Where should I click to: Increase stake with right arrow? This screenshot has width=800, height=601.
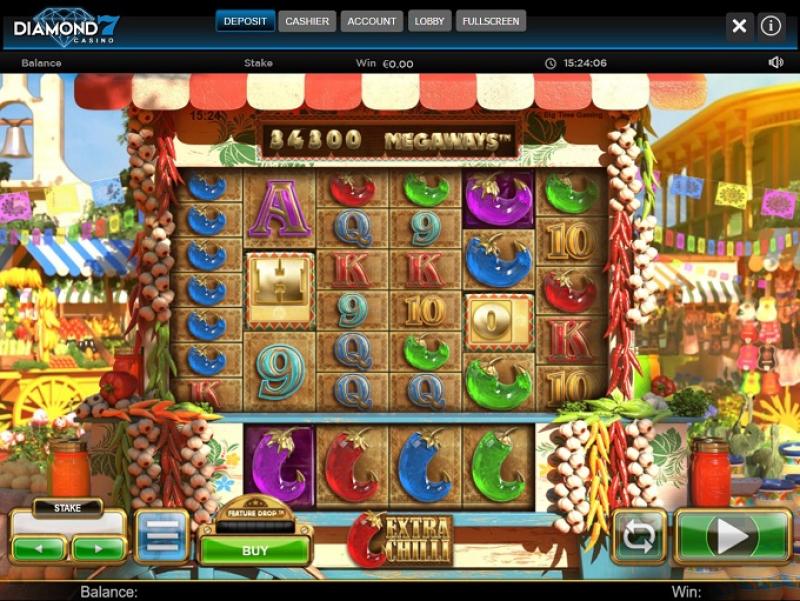(98, 549)
